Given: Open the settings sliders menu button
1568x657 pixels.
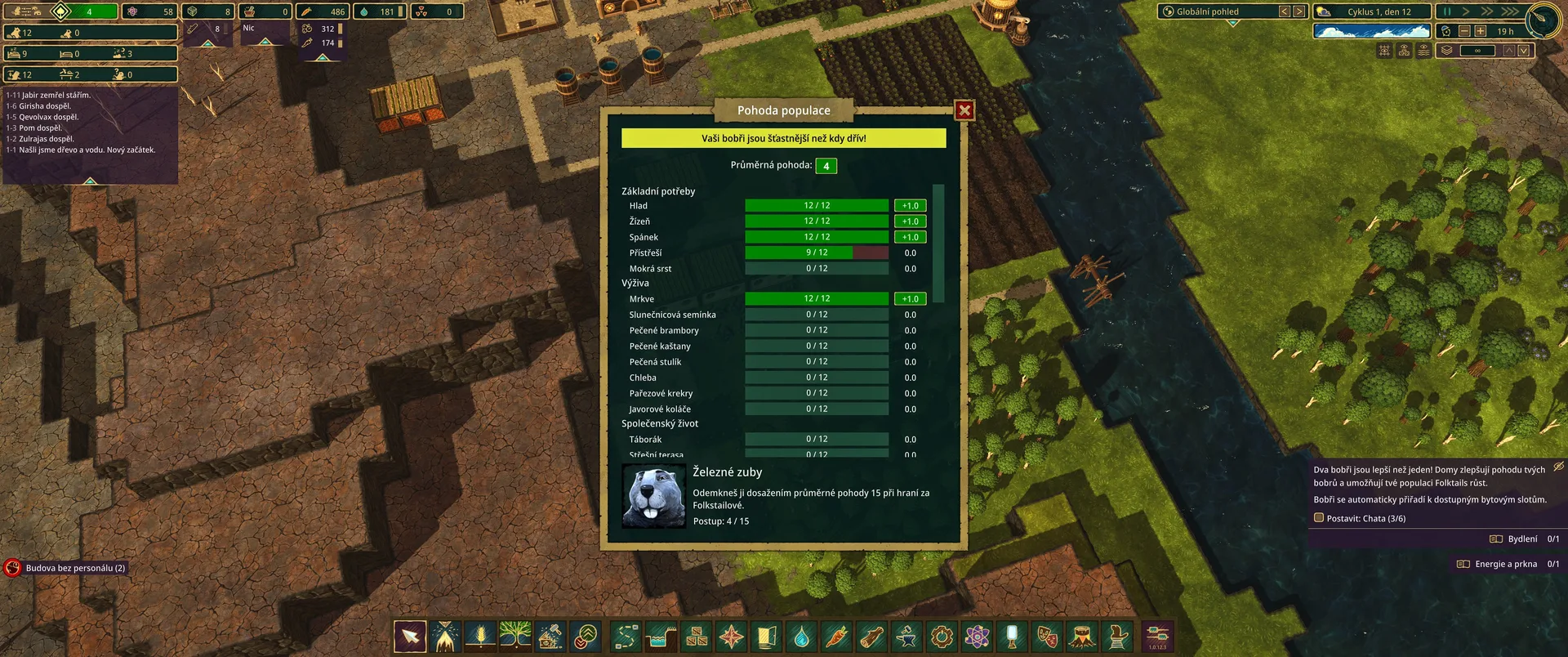Looking at the screenshot, I should (x=1157, y=637).
